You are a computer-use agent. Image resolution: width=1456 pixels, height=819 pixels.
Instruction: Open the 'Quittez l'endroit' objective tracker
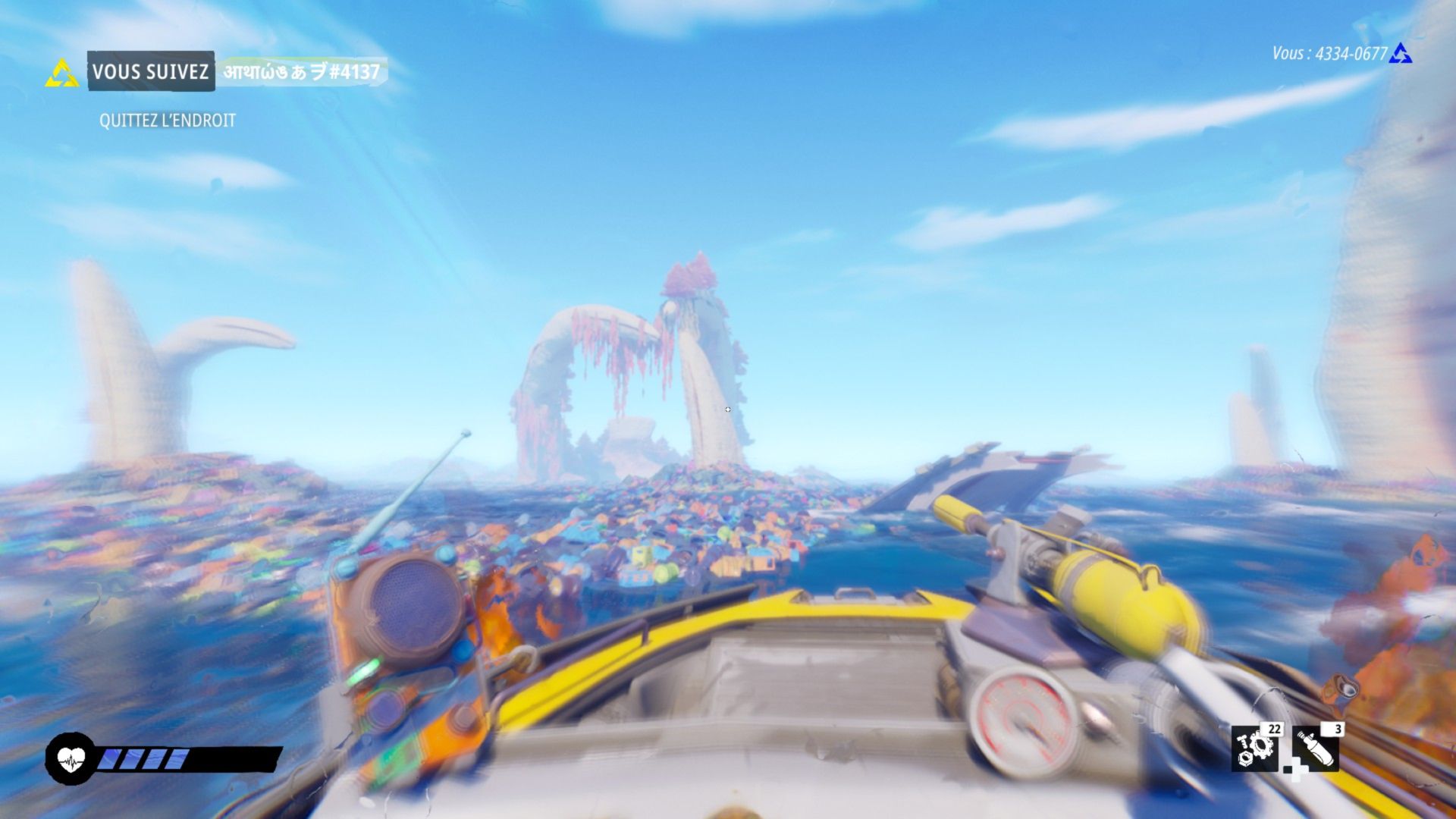point(168,121)
